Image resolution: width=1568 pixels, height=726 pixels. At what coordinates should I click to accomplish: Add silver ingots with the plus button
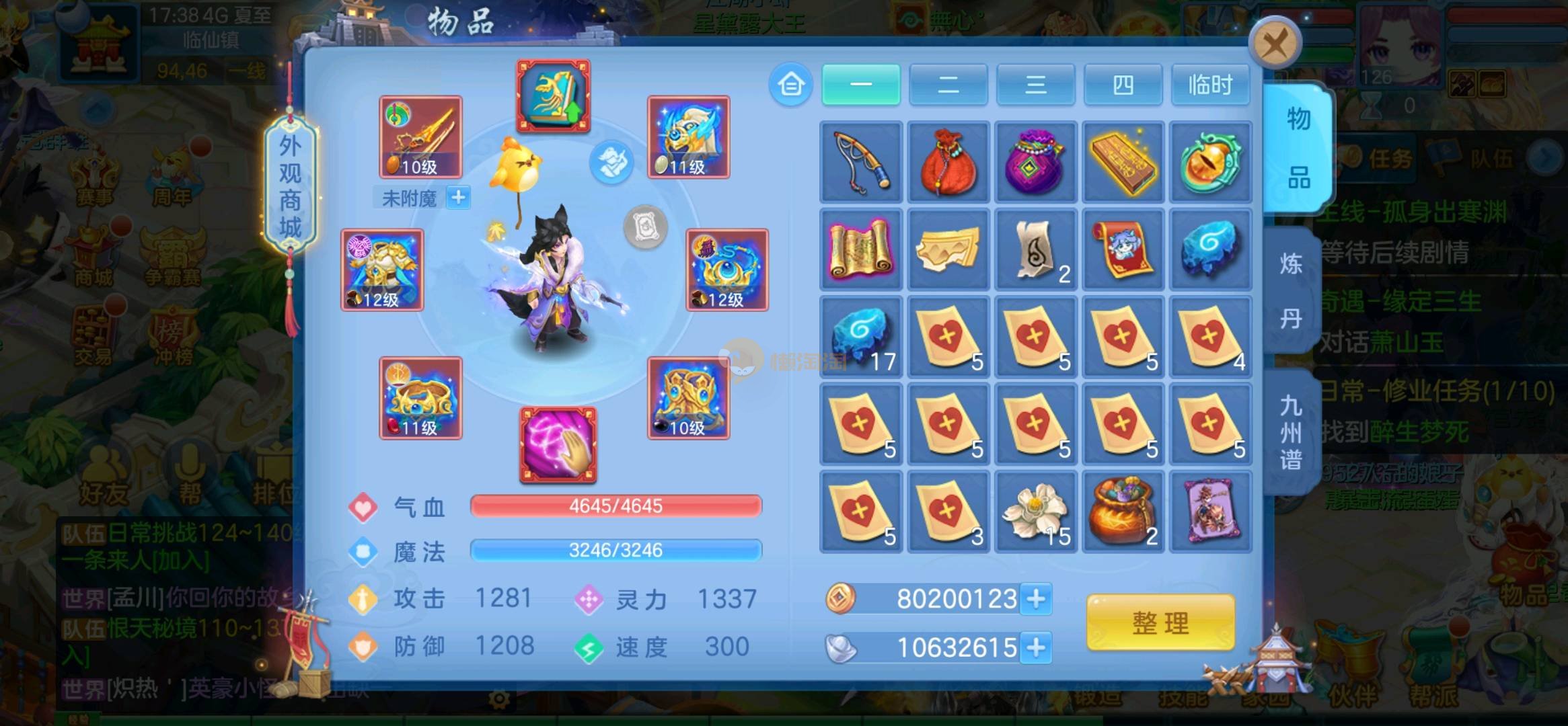coord(1036,647)
